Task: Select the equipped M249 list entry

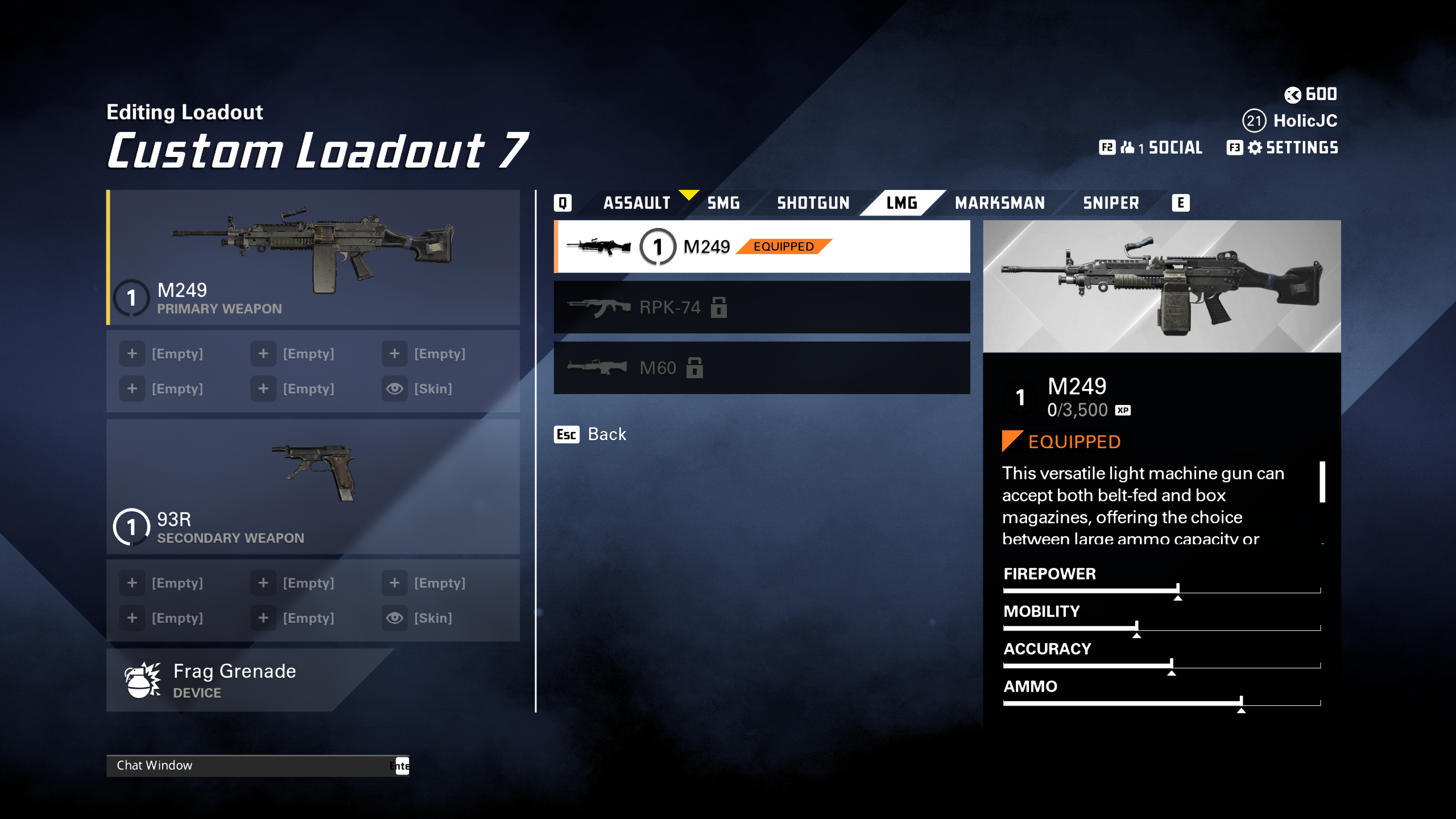Action: (x=762, y=247)
